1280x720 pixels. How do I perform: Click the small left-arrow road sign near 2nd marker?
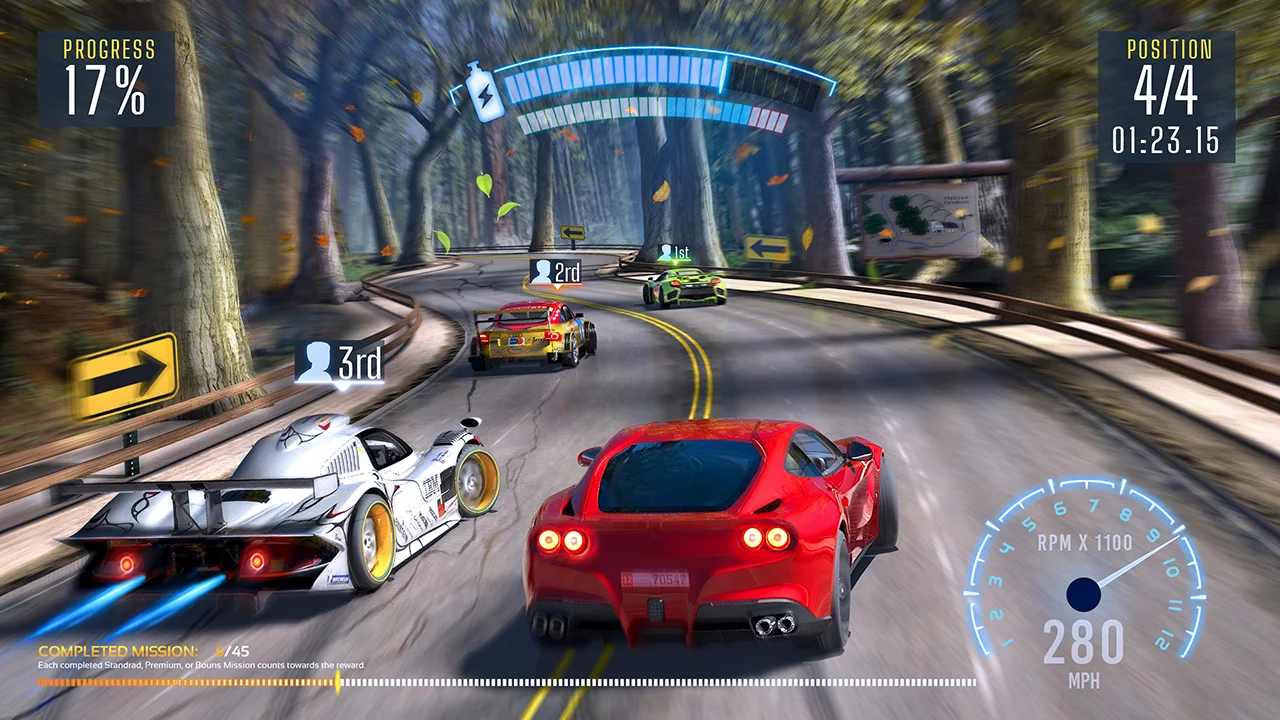572,231
